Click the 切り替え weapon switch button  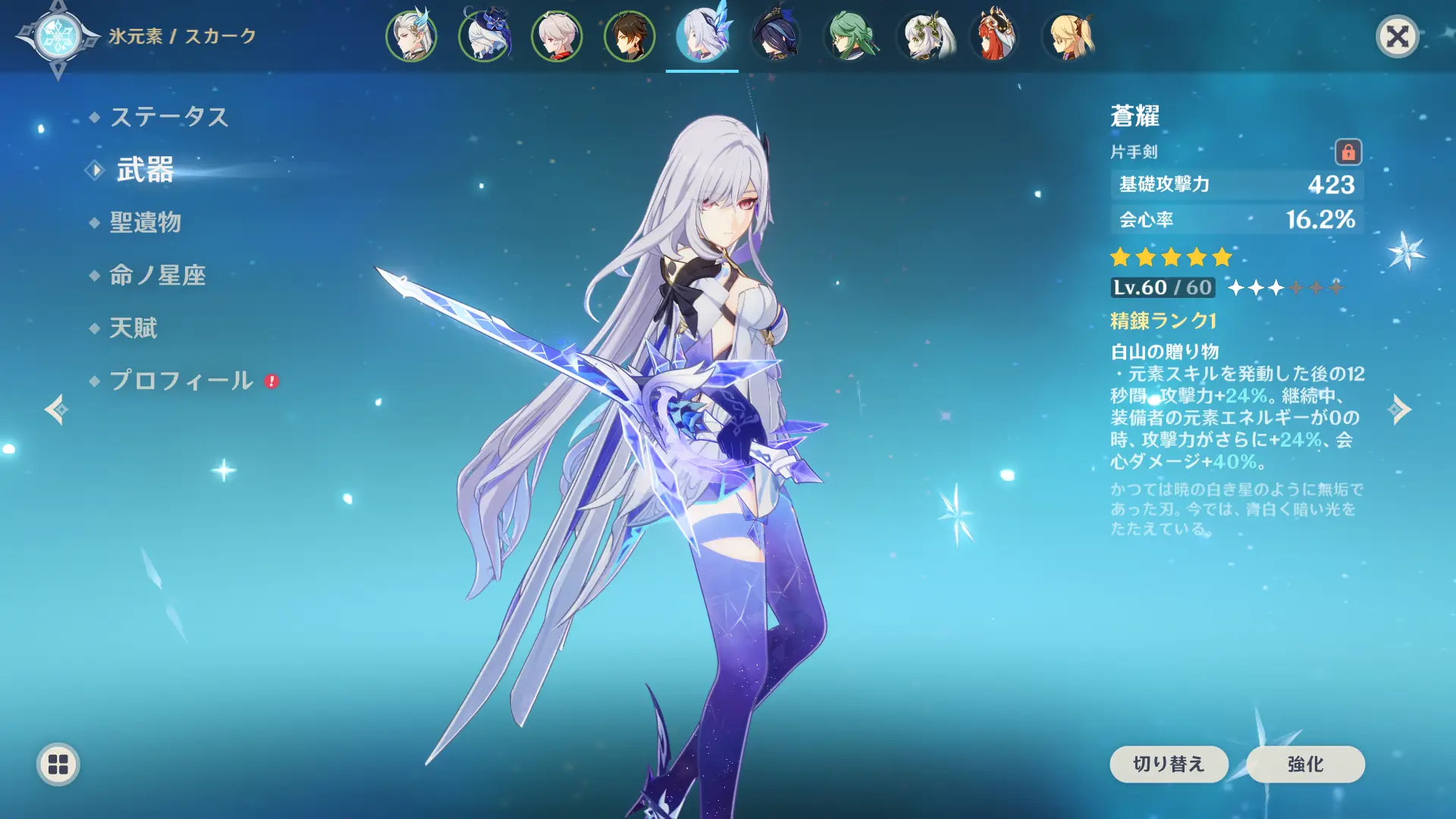[1169, 764]
